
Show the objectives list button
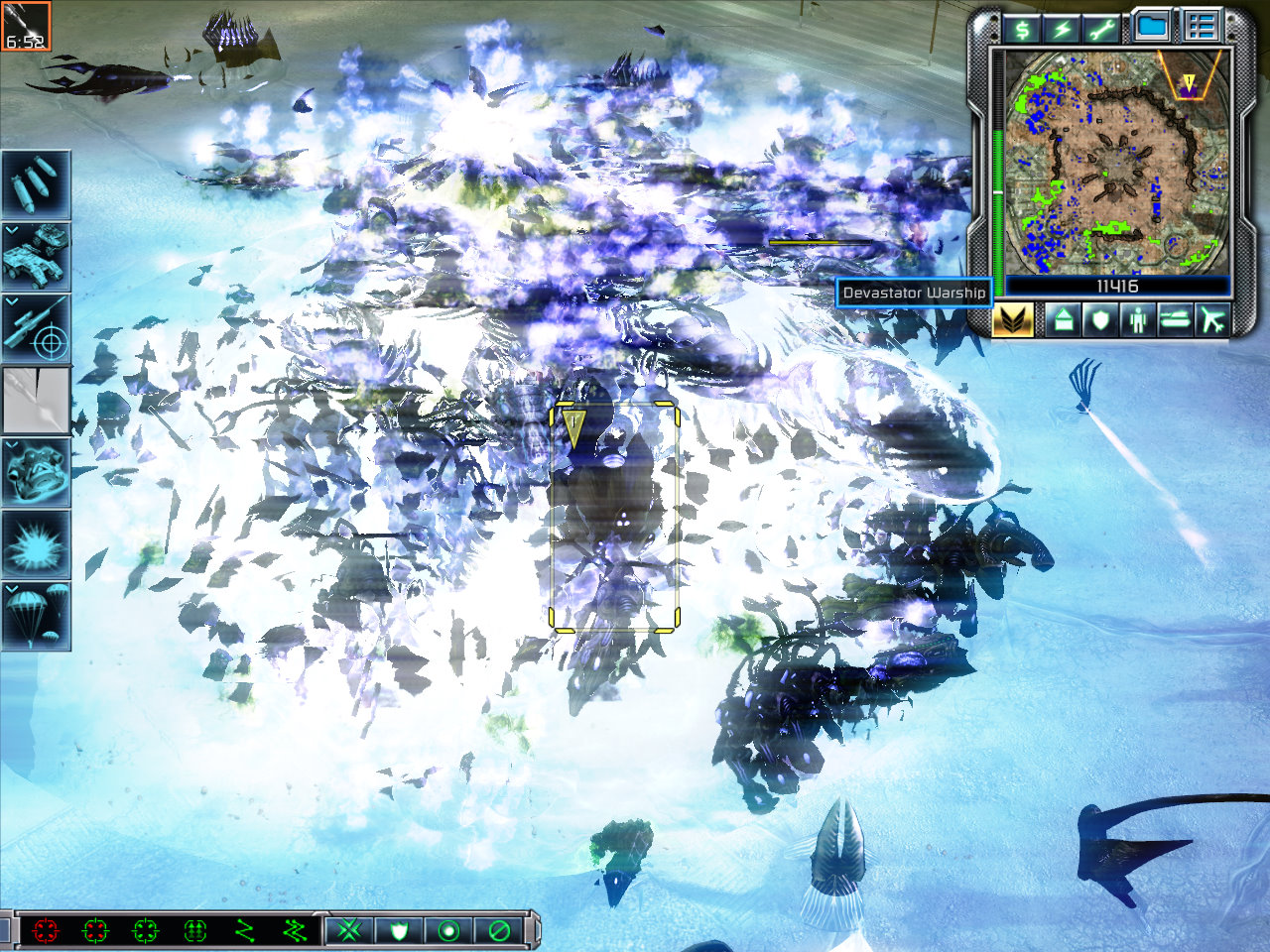(1201, 27)
